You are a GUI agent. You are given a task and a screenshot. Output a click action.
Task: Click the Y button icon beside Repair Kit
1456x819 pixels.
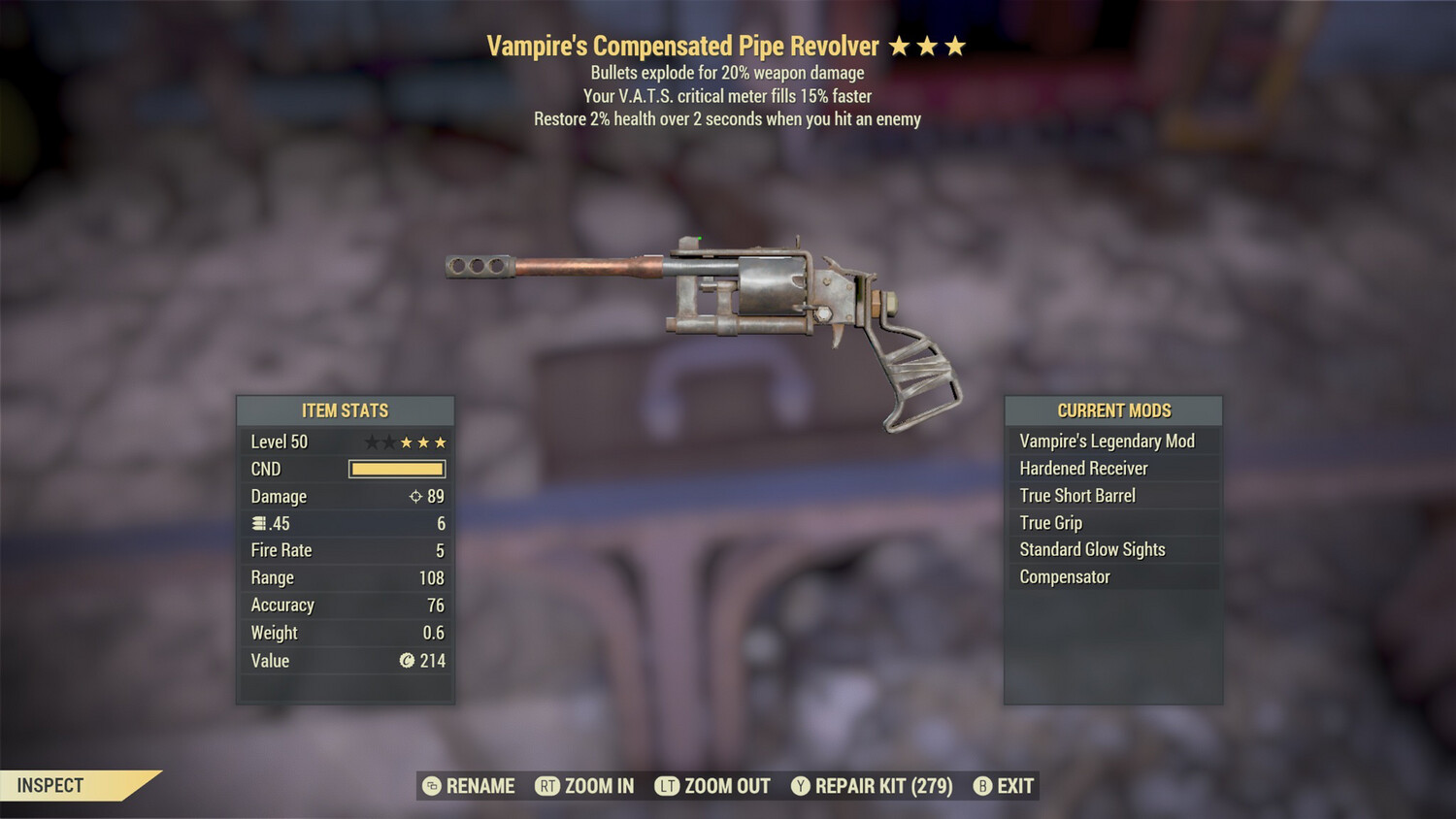point(801,786)
